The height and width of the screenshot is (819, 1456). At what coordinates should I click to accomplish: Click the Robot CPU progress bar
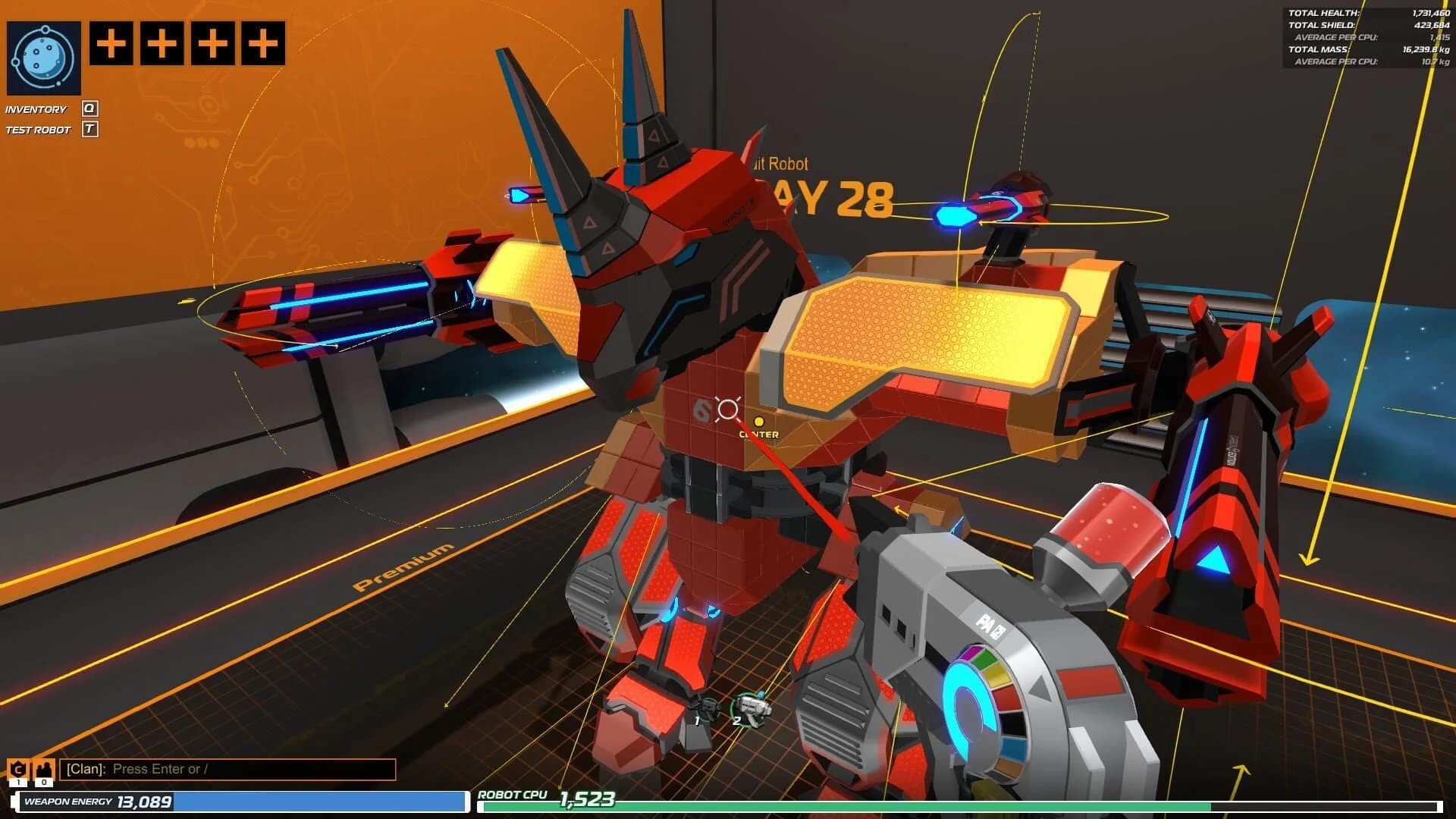[x=948, y=807]
